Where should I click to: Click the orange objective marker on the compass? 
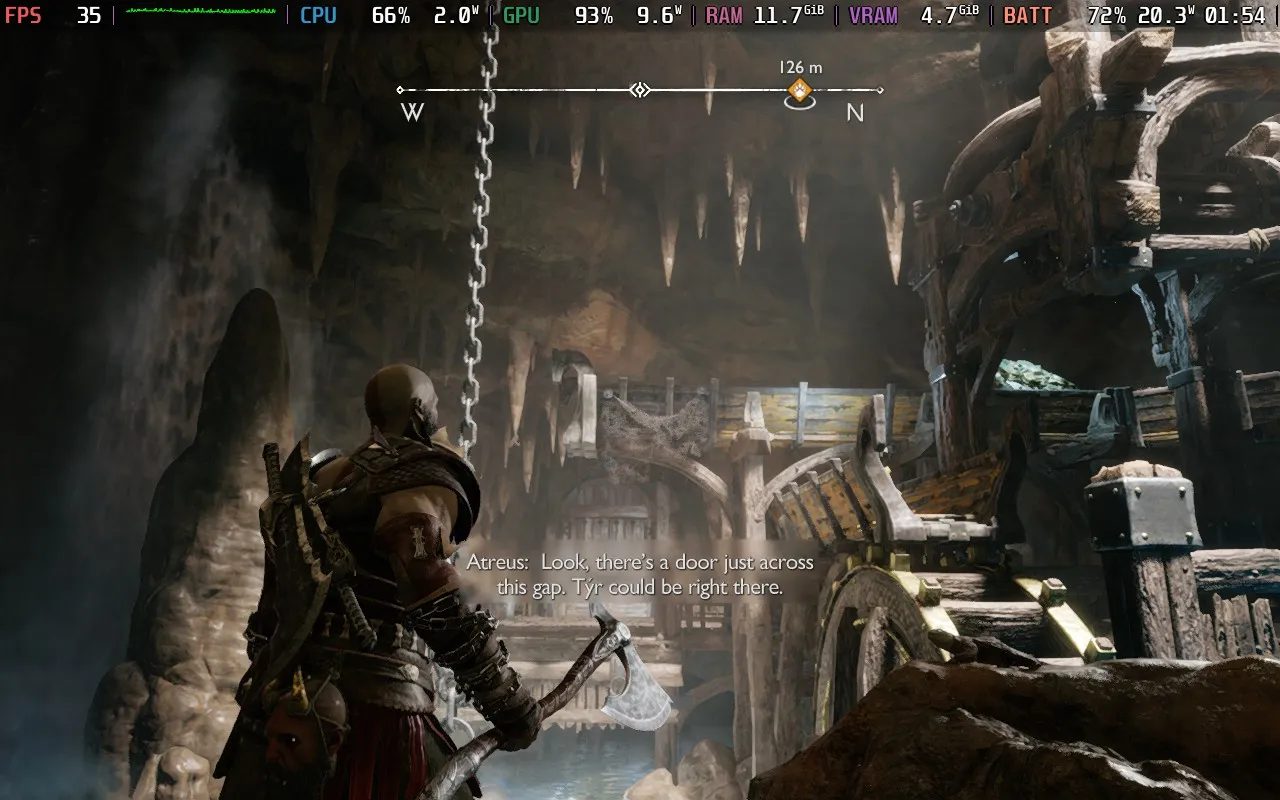click(798, 93)
